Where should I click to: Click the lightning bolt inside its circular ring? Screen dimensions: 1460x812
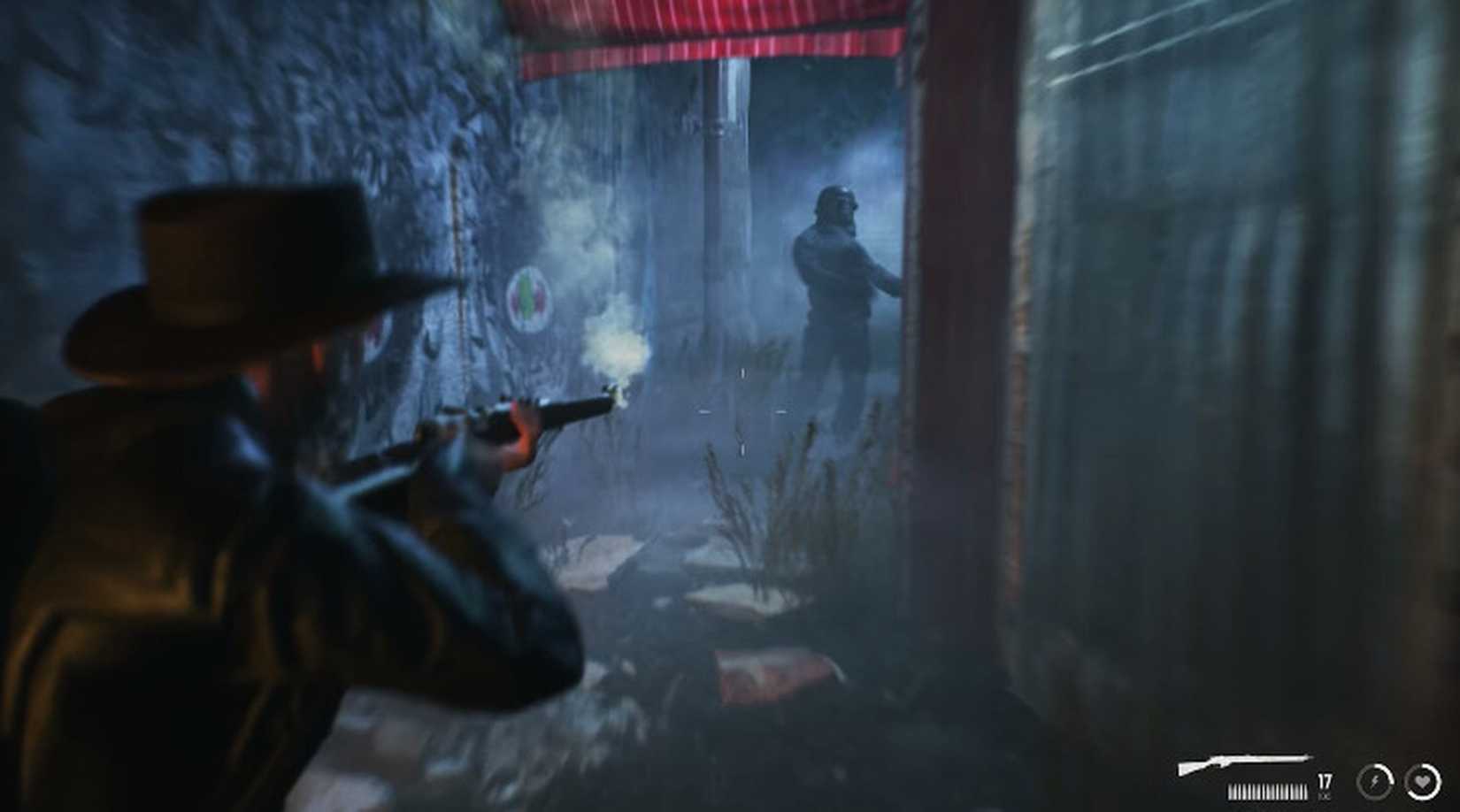1376,782
